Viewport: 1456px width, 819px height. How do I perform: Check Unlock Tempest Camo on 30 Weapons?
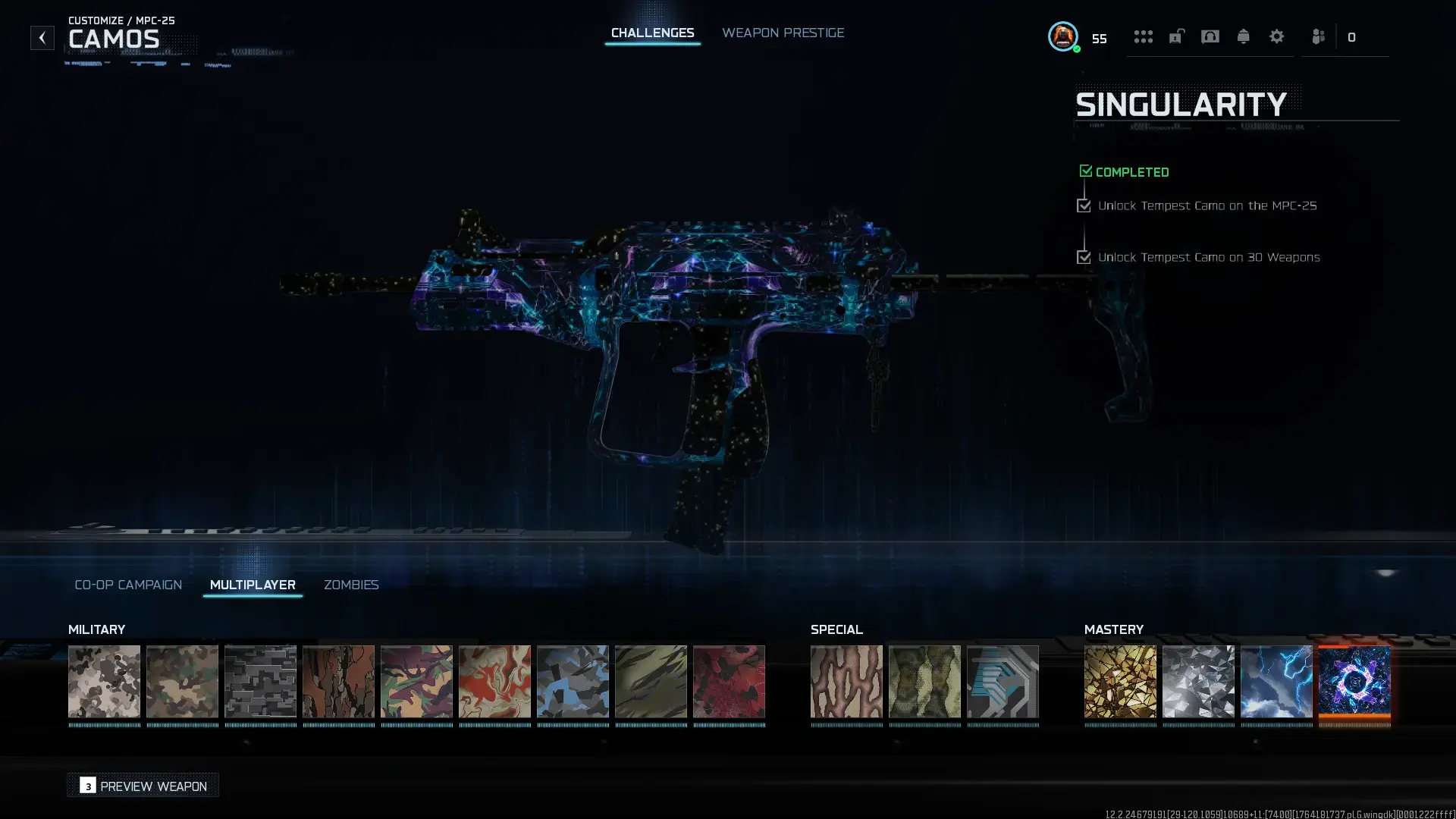click(x=1084, y=257)
